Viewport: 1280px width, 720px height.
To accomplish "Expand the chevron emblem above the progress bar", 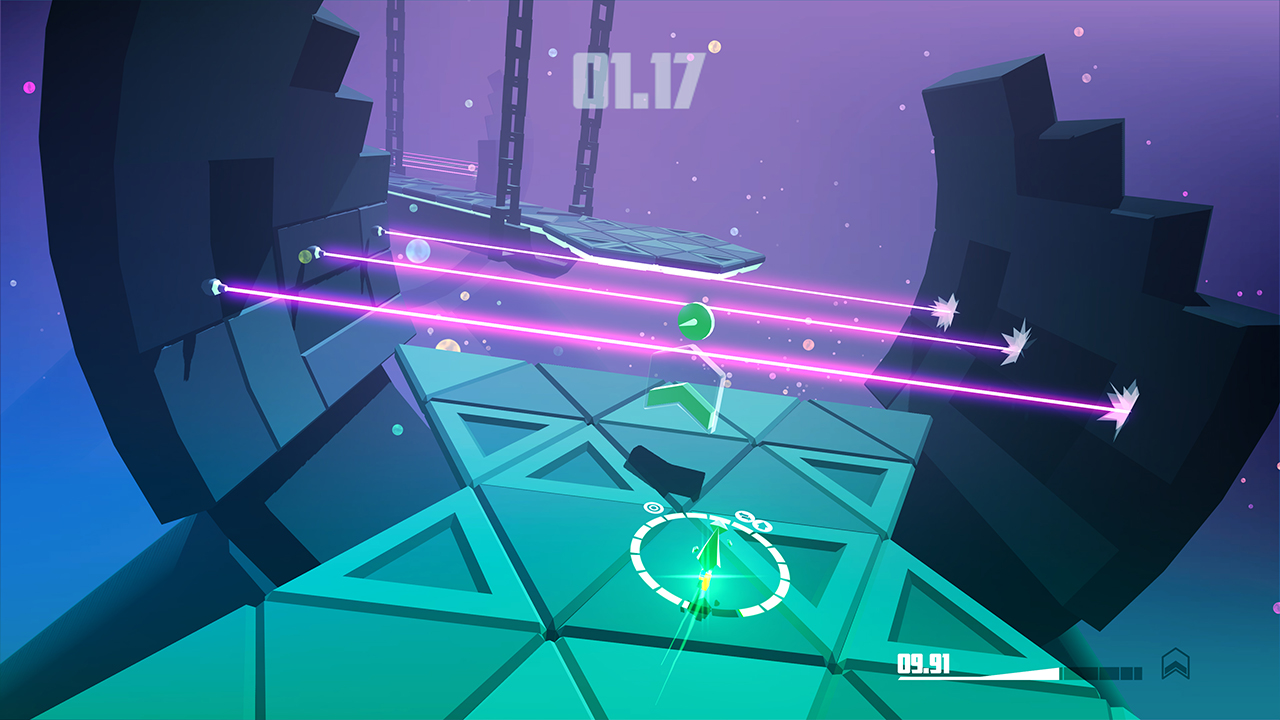I will pyautogui.click(x=1175, y=661).
